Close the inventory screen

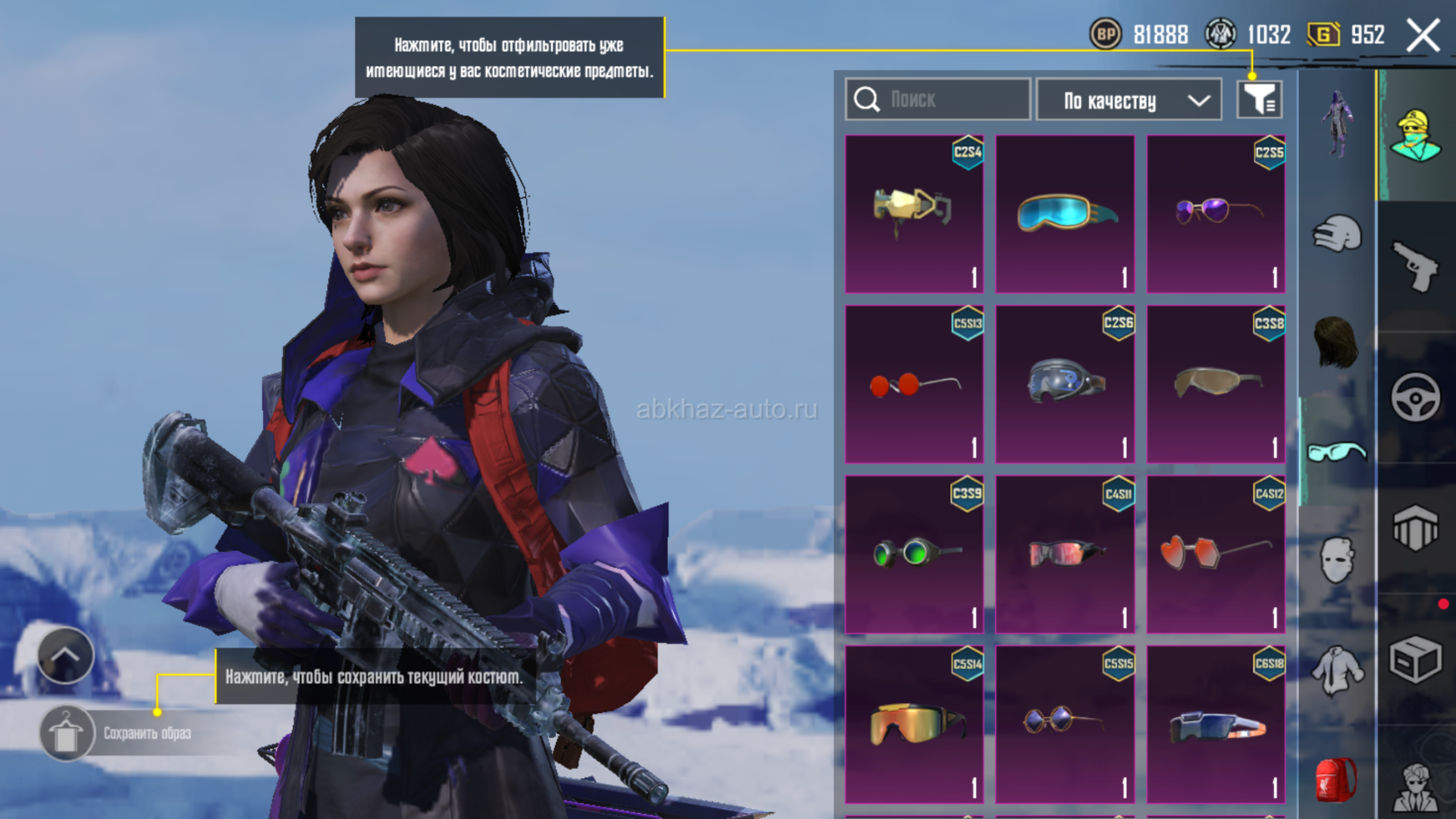click(1423, 35)
